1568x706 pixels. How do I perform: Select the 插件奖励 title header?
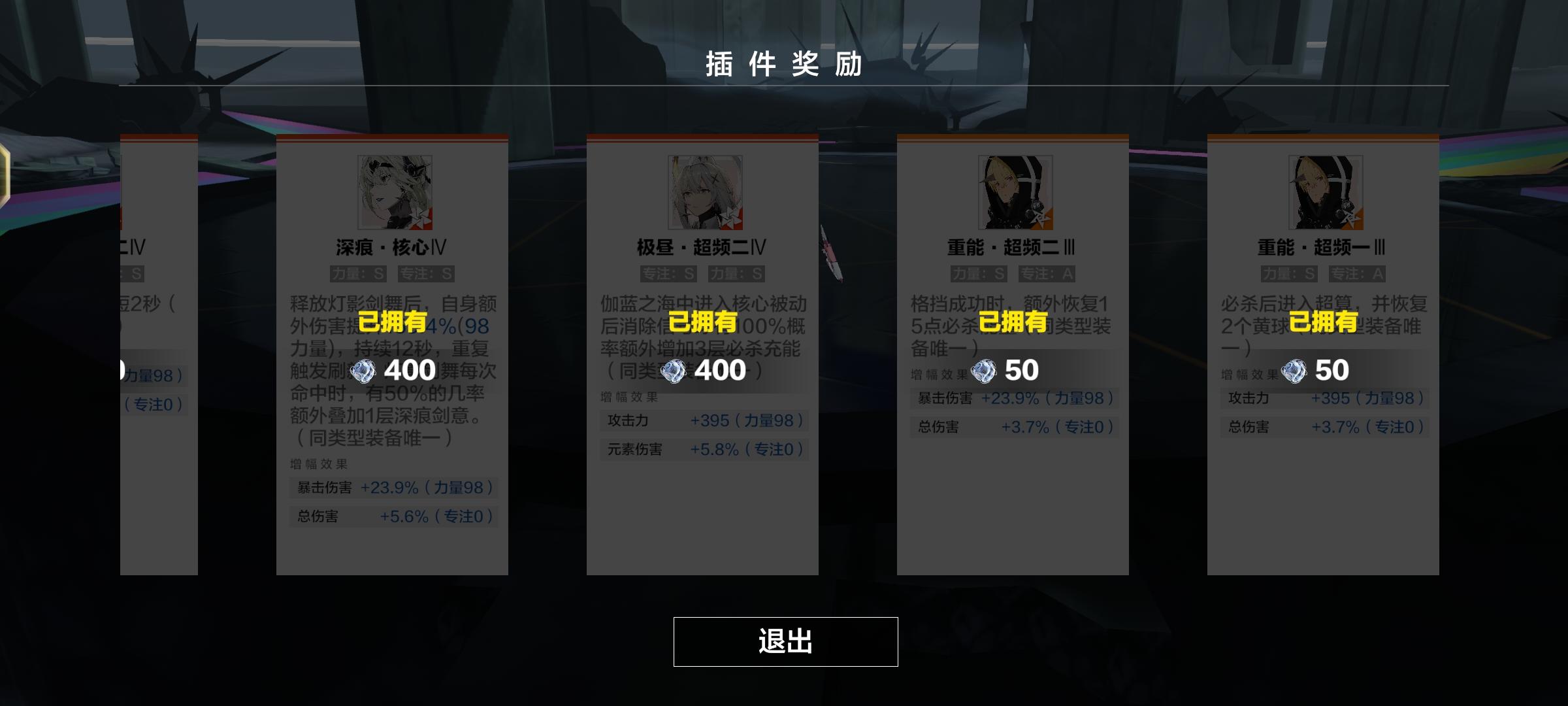point(784,63)
